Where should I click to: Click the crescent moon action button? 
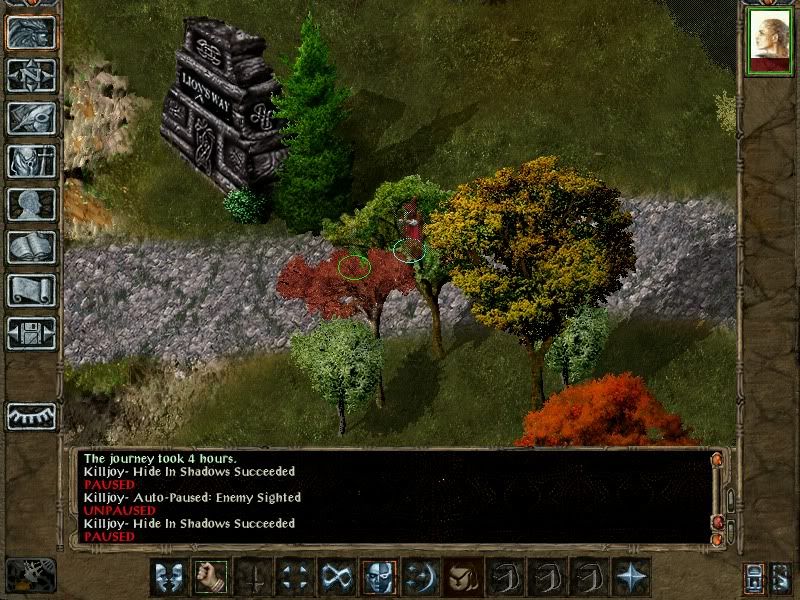click(x=420, y=577)
